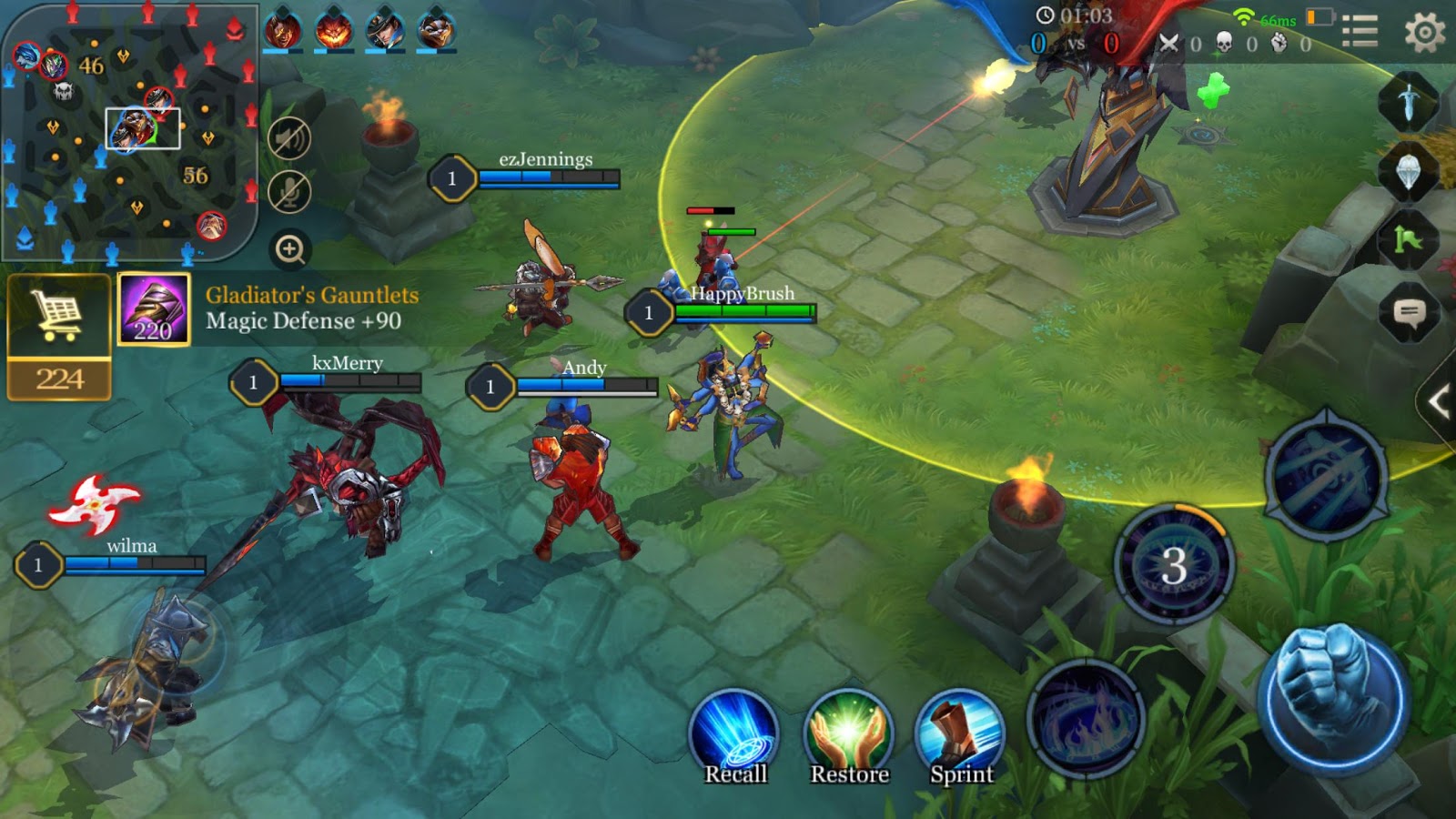Viewport: 1456px width, 819px height.
Task: Open the minimap
Action: 127,130
